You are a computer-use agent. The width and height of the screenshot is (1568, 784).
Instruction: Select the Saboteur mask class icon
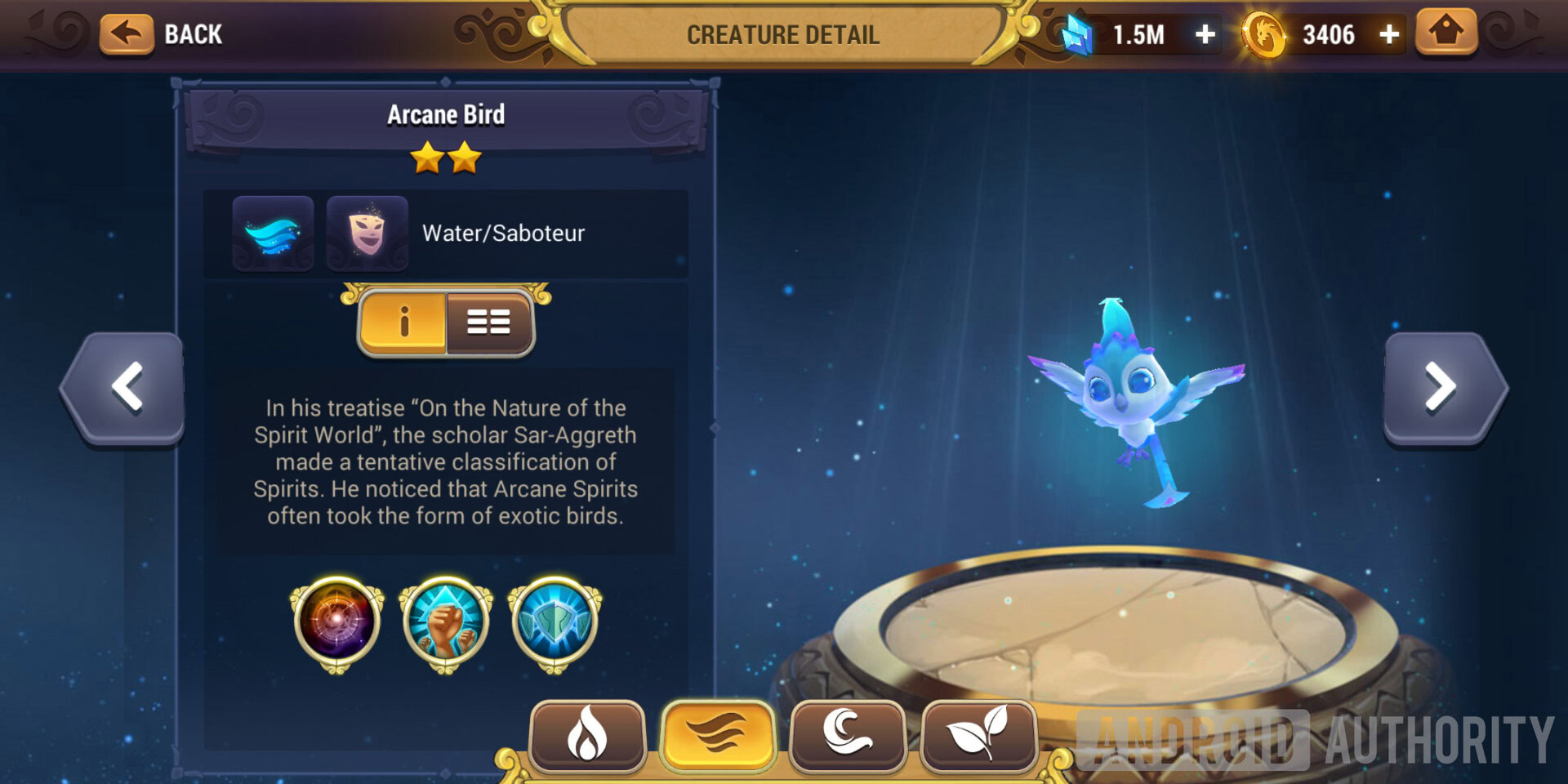tap(367, 234)
